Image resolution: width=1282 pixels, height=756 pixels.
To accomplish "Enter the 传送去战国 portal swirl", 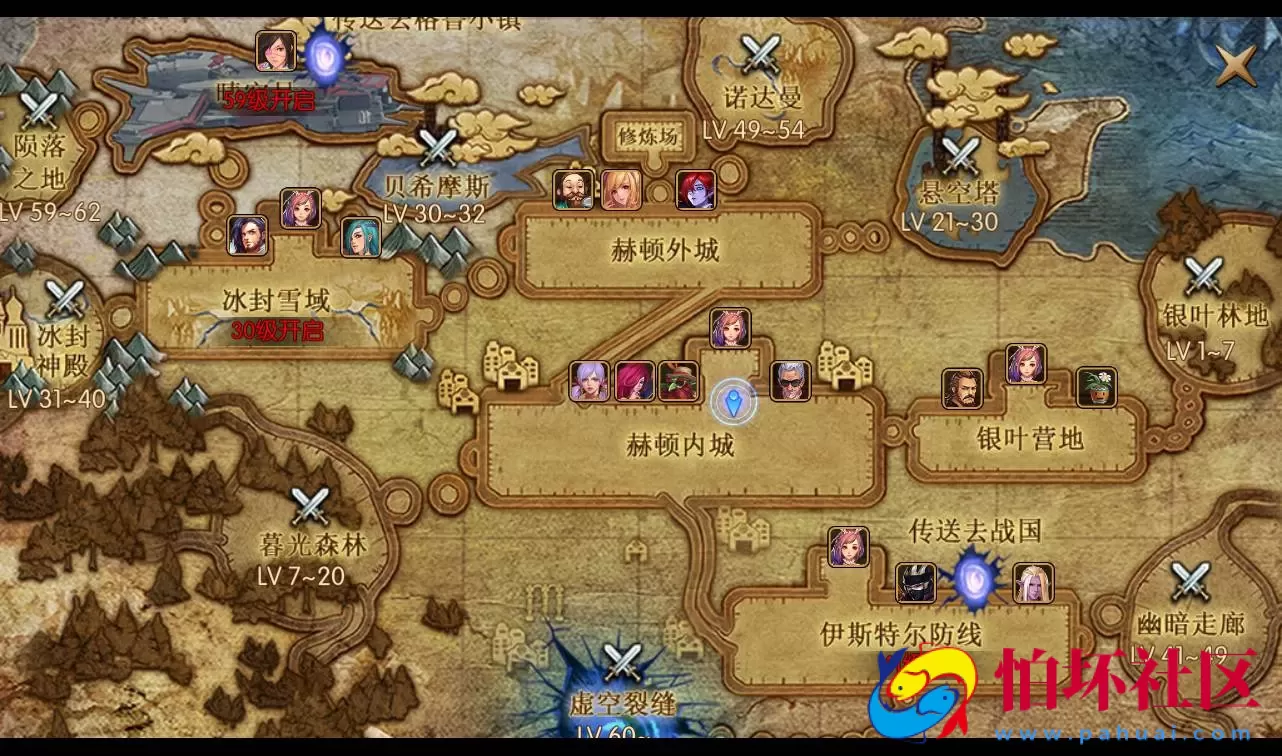I will (972, 580).
